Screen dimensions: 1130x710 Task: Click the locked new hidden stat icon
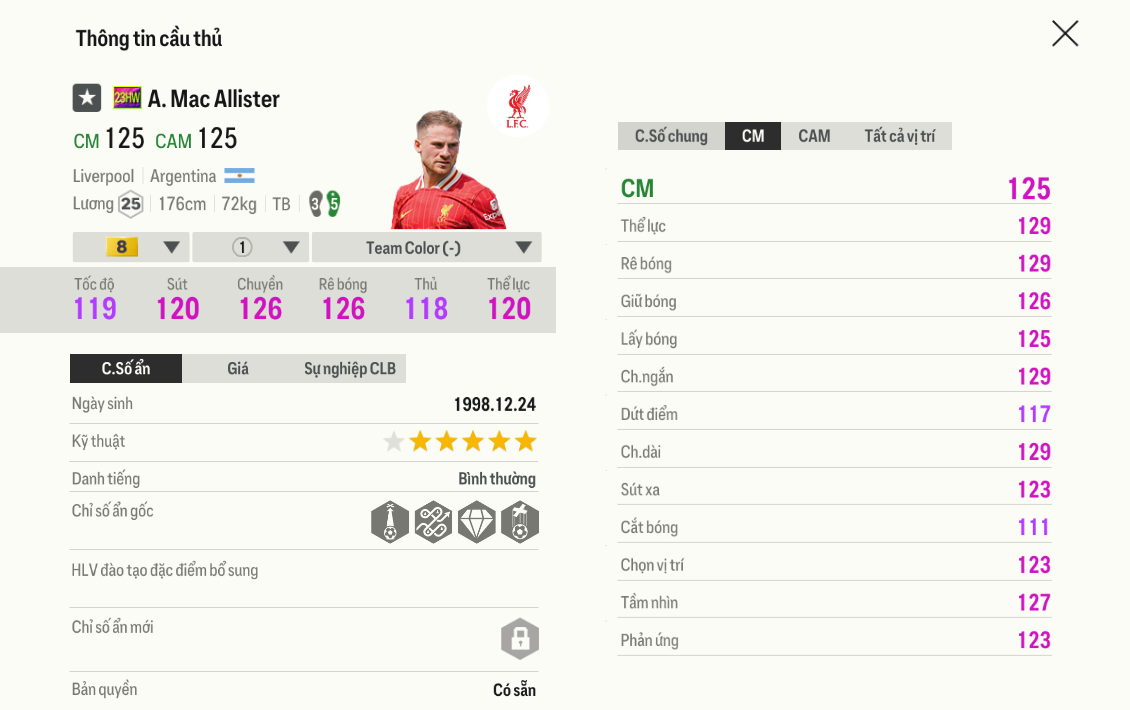[520, 639]
